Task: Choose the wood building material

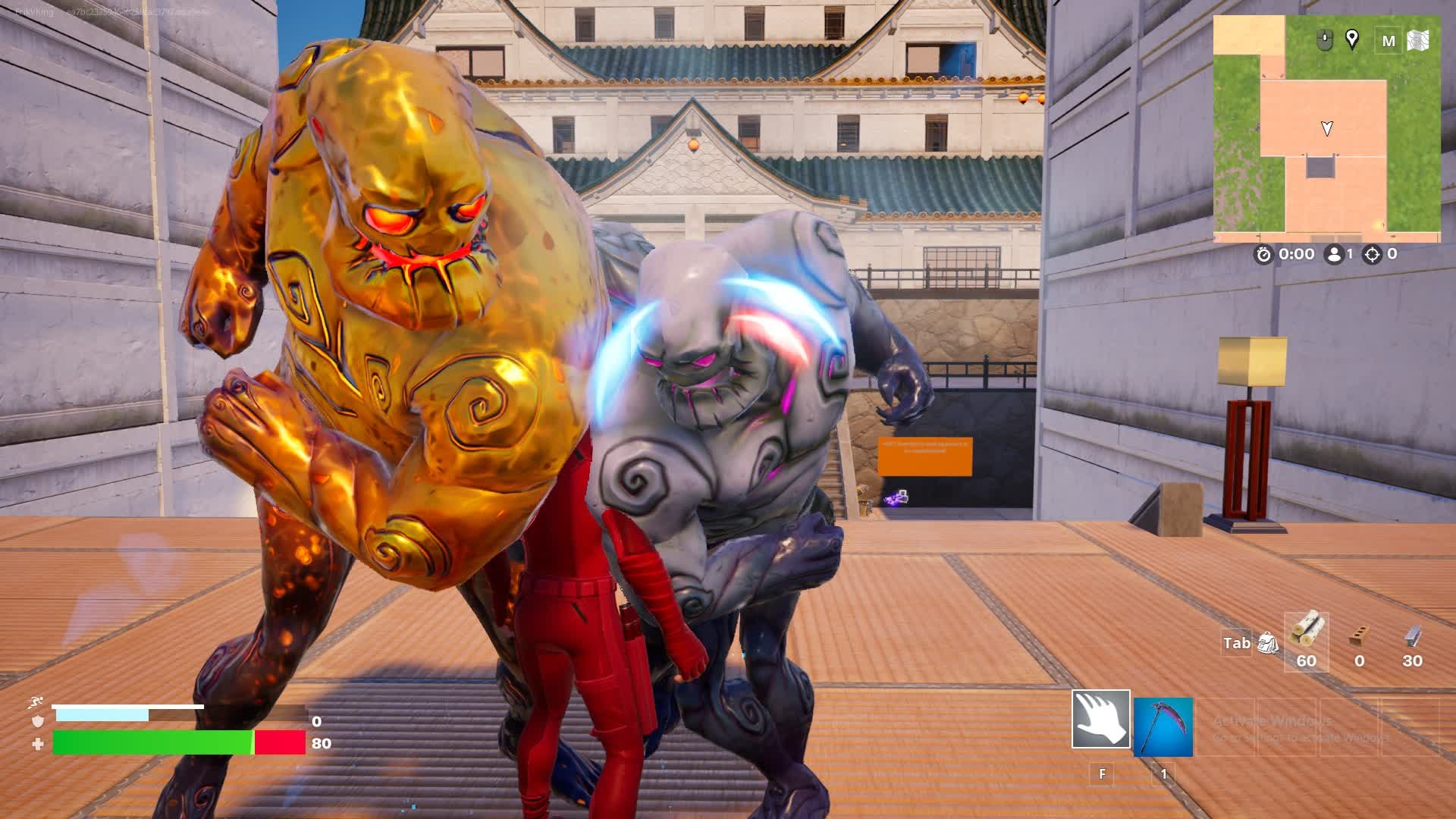Action: tap(1306, 634)
